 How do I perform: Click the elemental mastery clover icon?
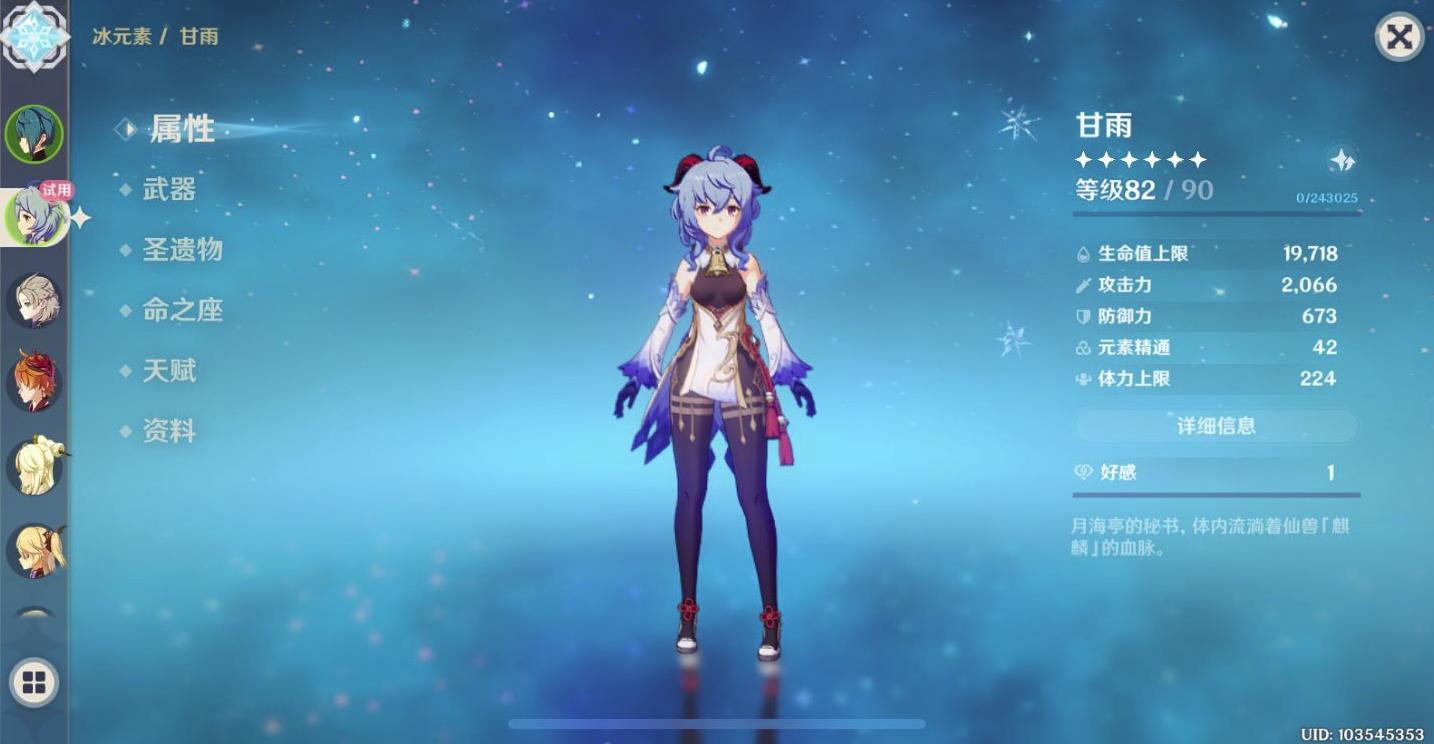(1083, 347)
